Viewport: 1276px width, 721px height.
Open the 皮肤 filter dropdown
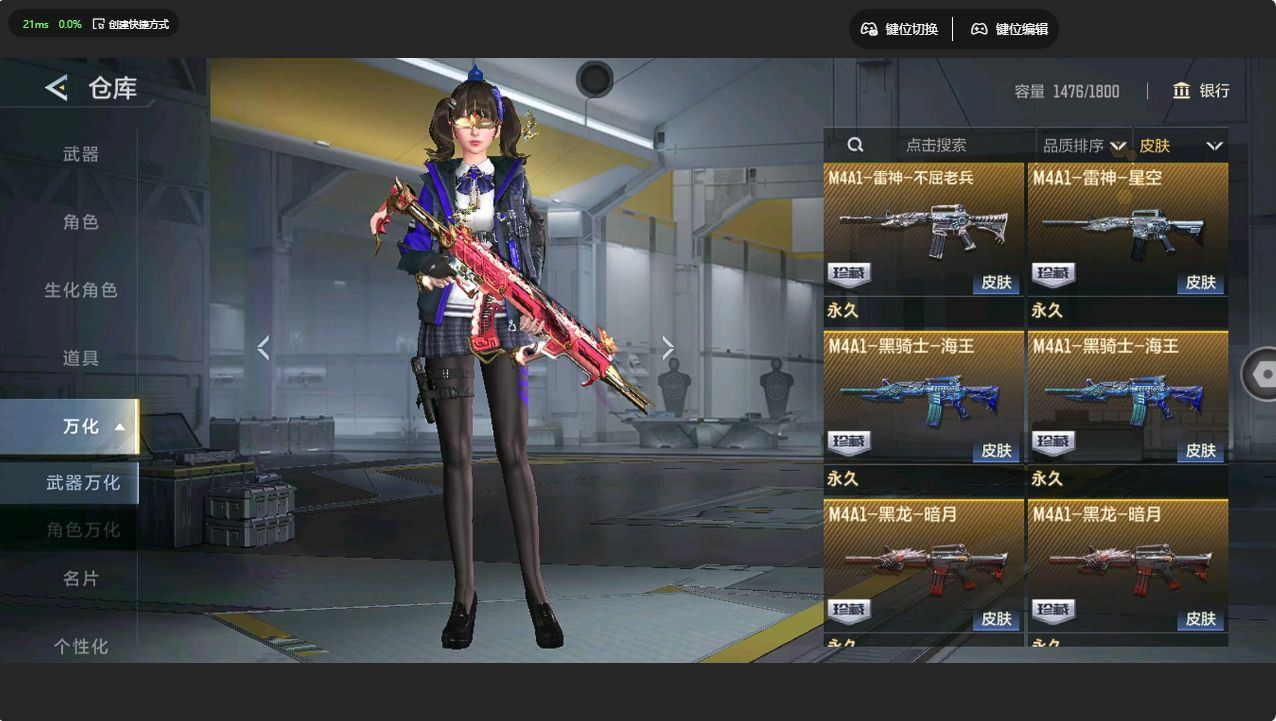pos(1180,146)
